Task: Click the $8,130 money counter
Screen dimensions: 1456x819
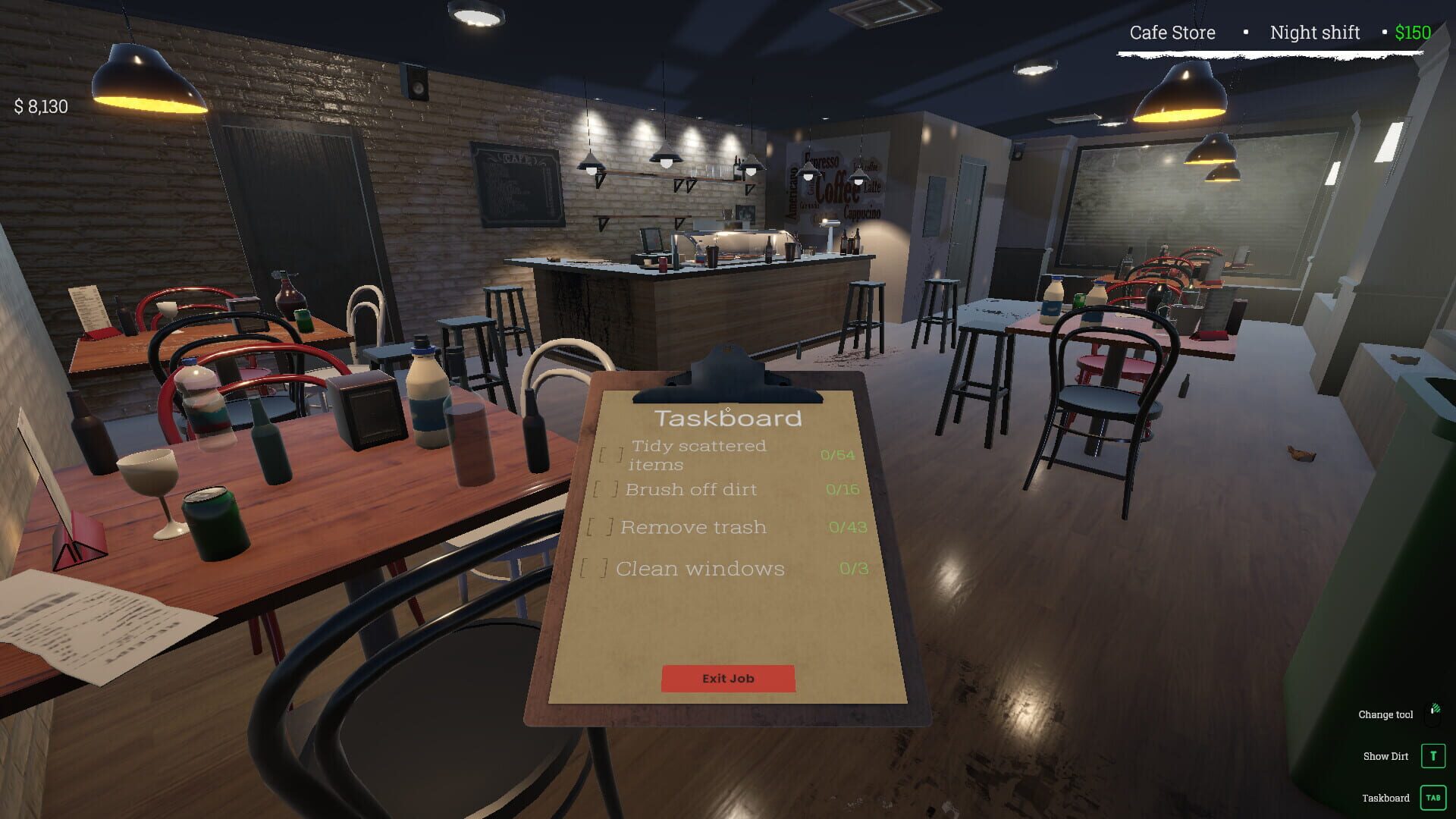Action: click(x=40, y=107)
